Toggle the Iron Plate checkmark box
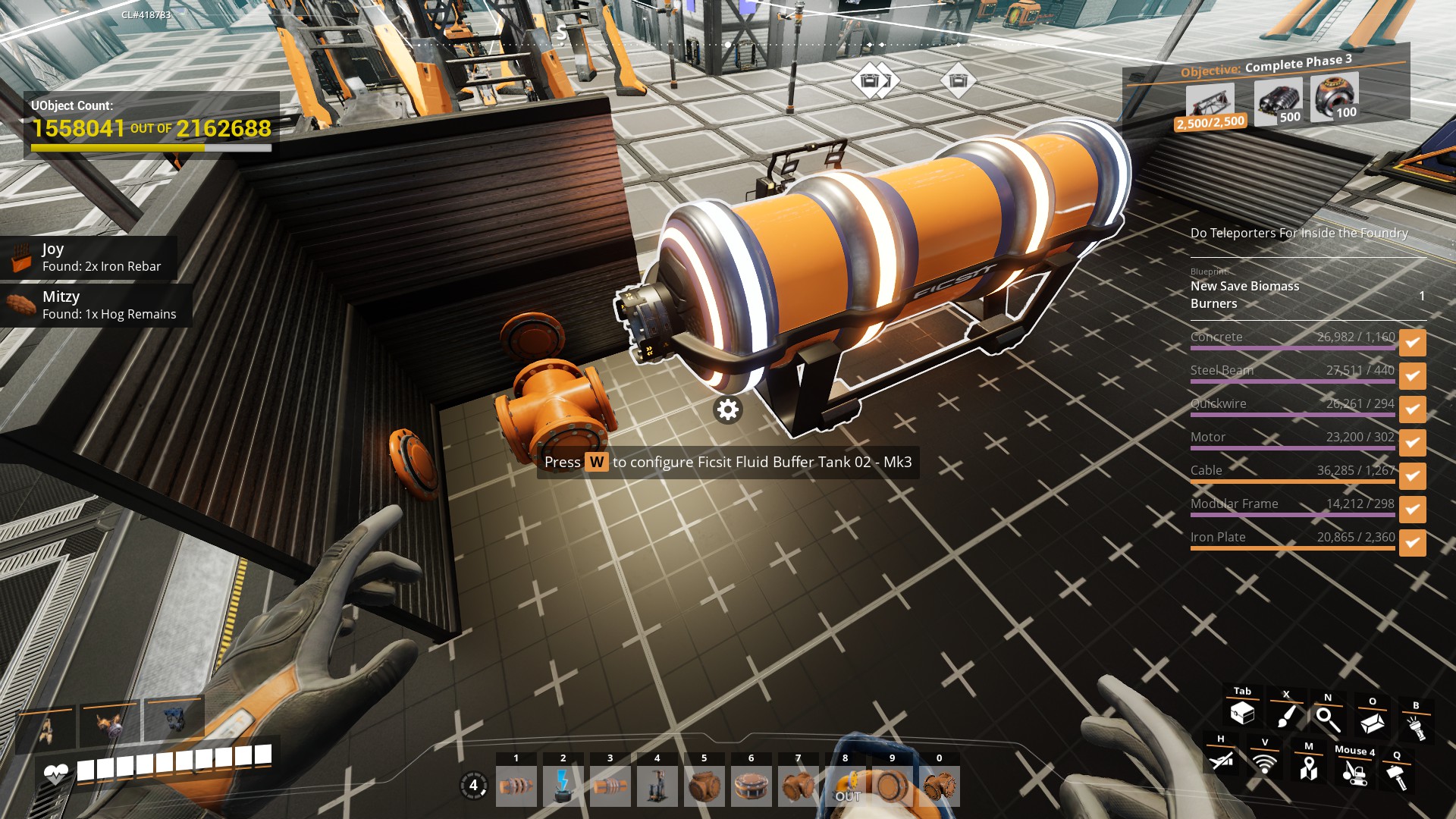The image size is (1456, 819). point(1412,543)
